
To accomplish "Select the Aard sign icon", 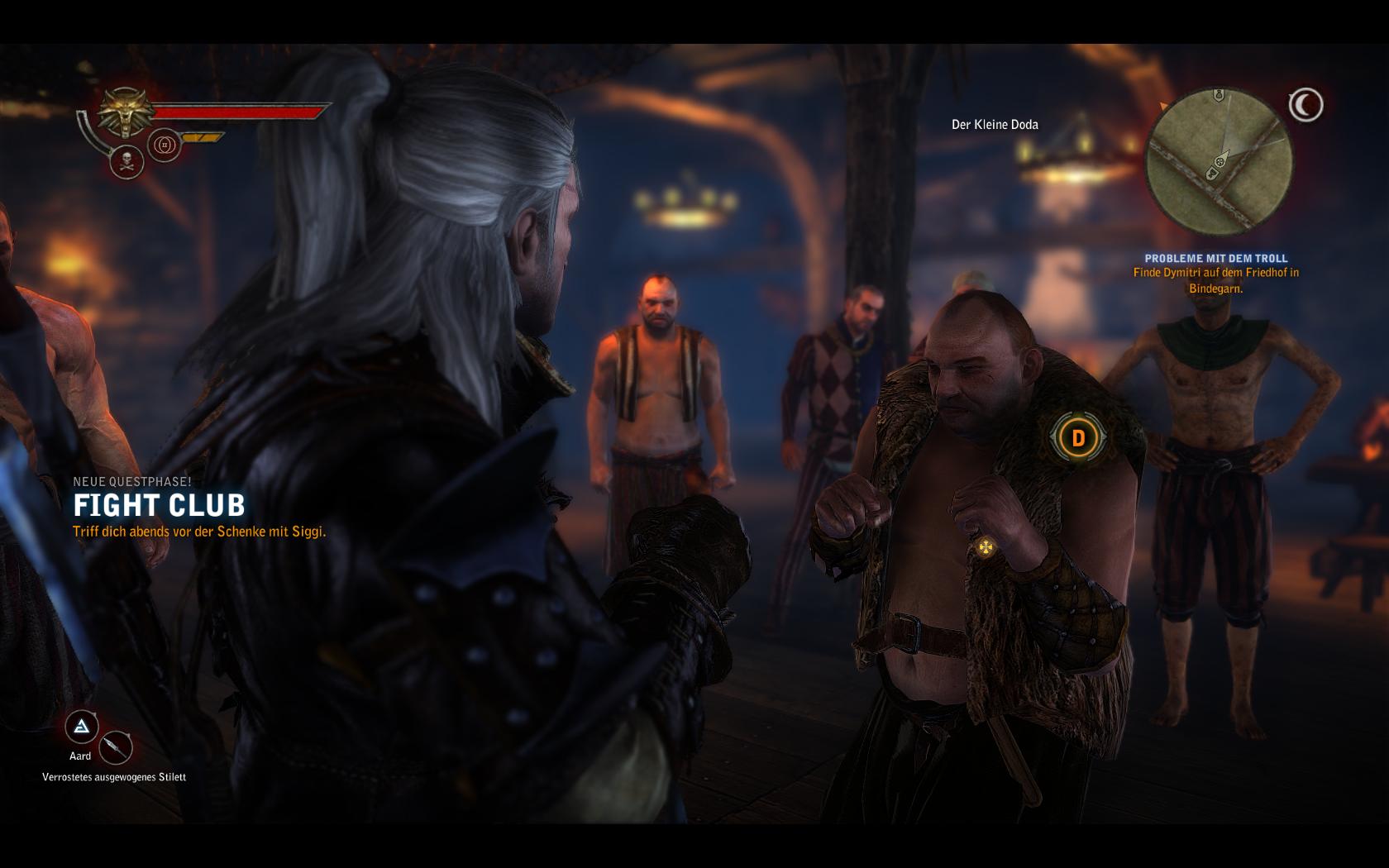I will coord(82,727).
